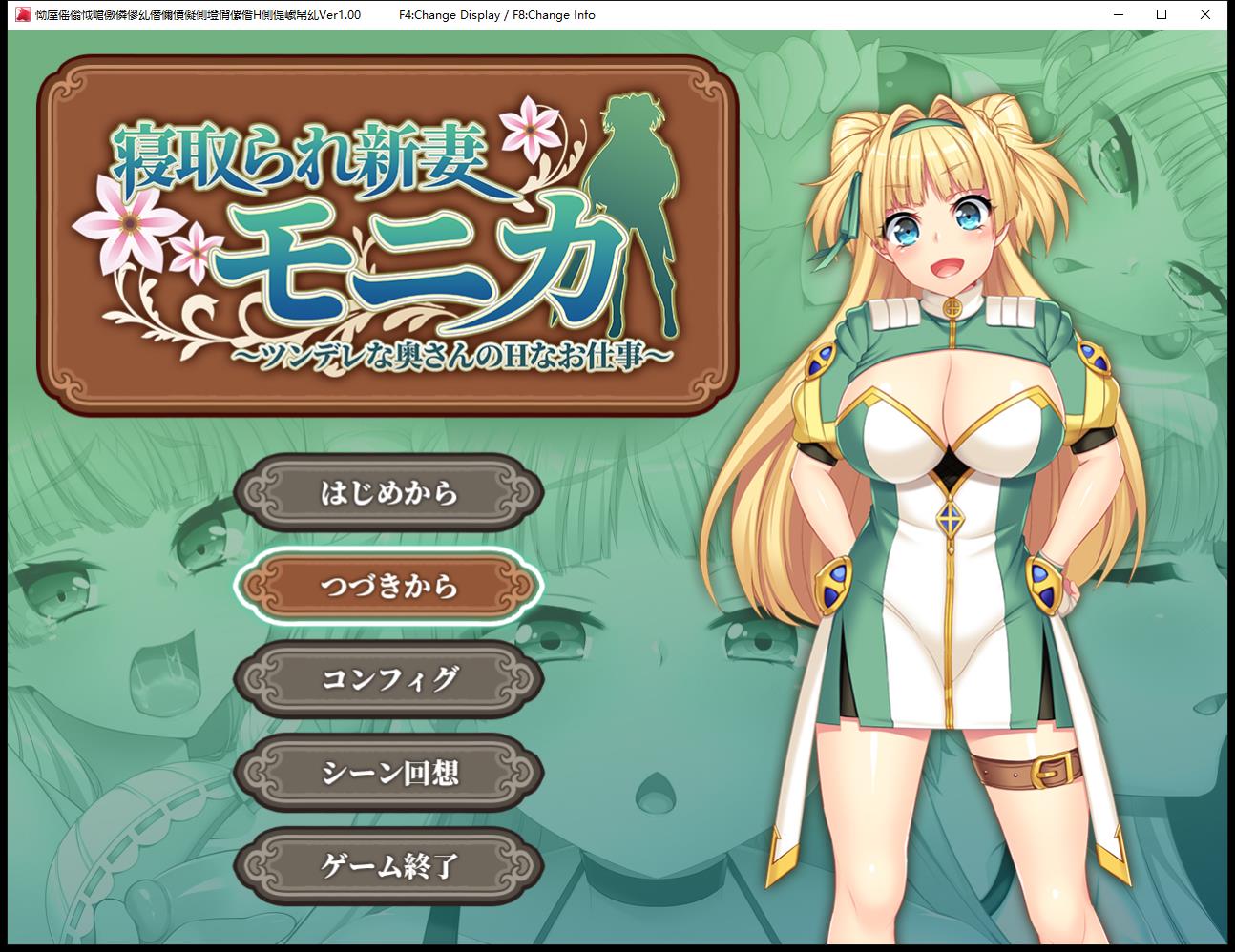This screenshot has height=952, width=1235.
Task: Click the Ver1.00 version text in title bar
Action: tap(339, 14)
